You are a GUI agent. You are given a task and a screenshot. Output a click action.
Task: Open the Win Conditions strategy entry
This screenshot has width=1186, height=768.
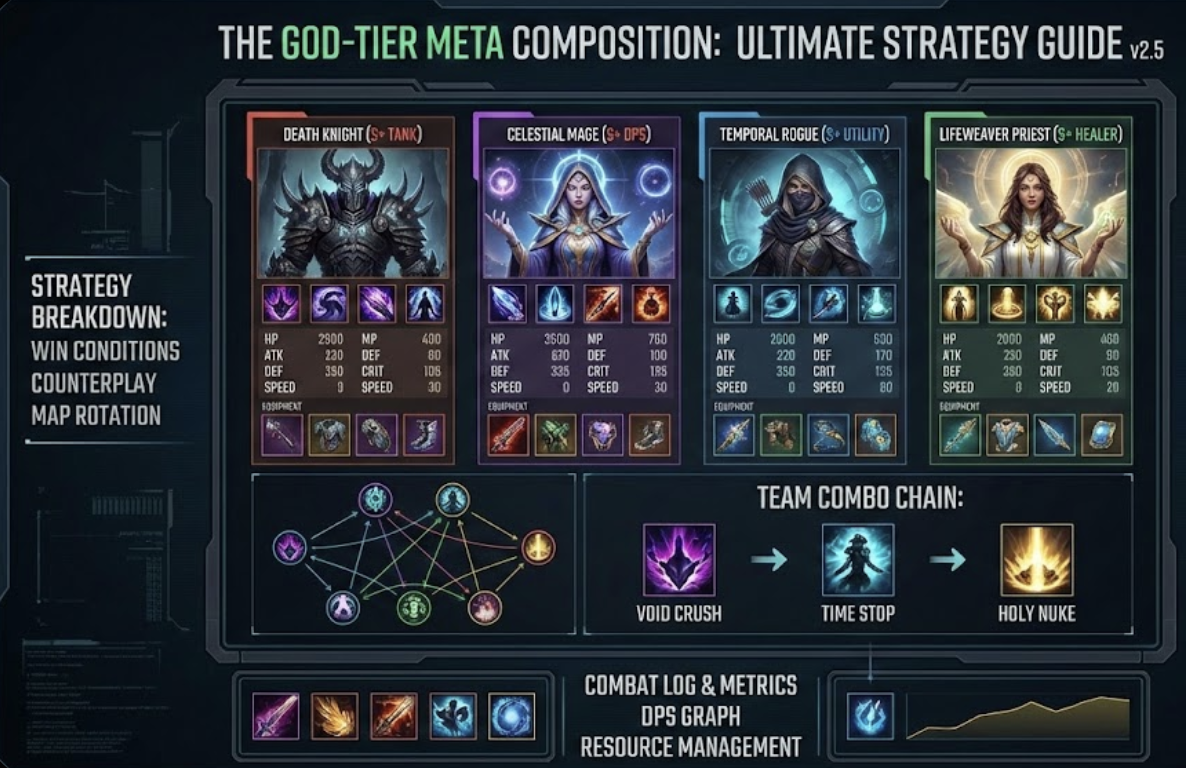pyautogui.click(x=105, y=351)
